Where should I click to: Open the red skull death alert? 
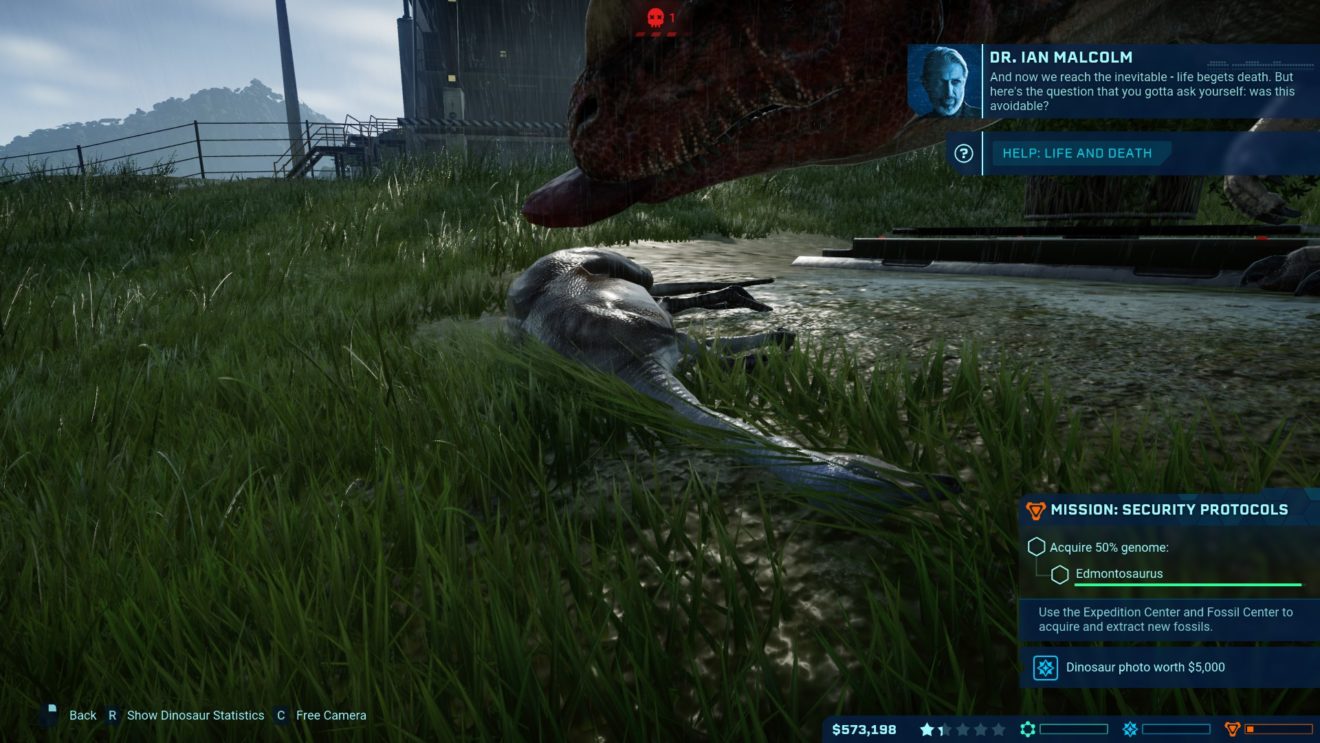click(x=656, y=18)
